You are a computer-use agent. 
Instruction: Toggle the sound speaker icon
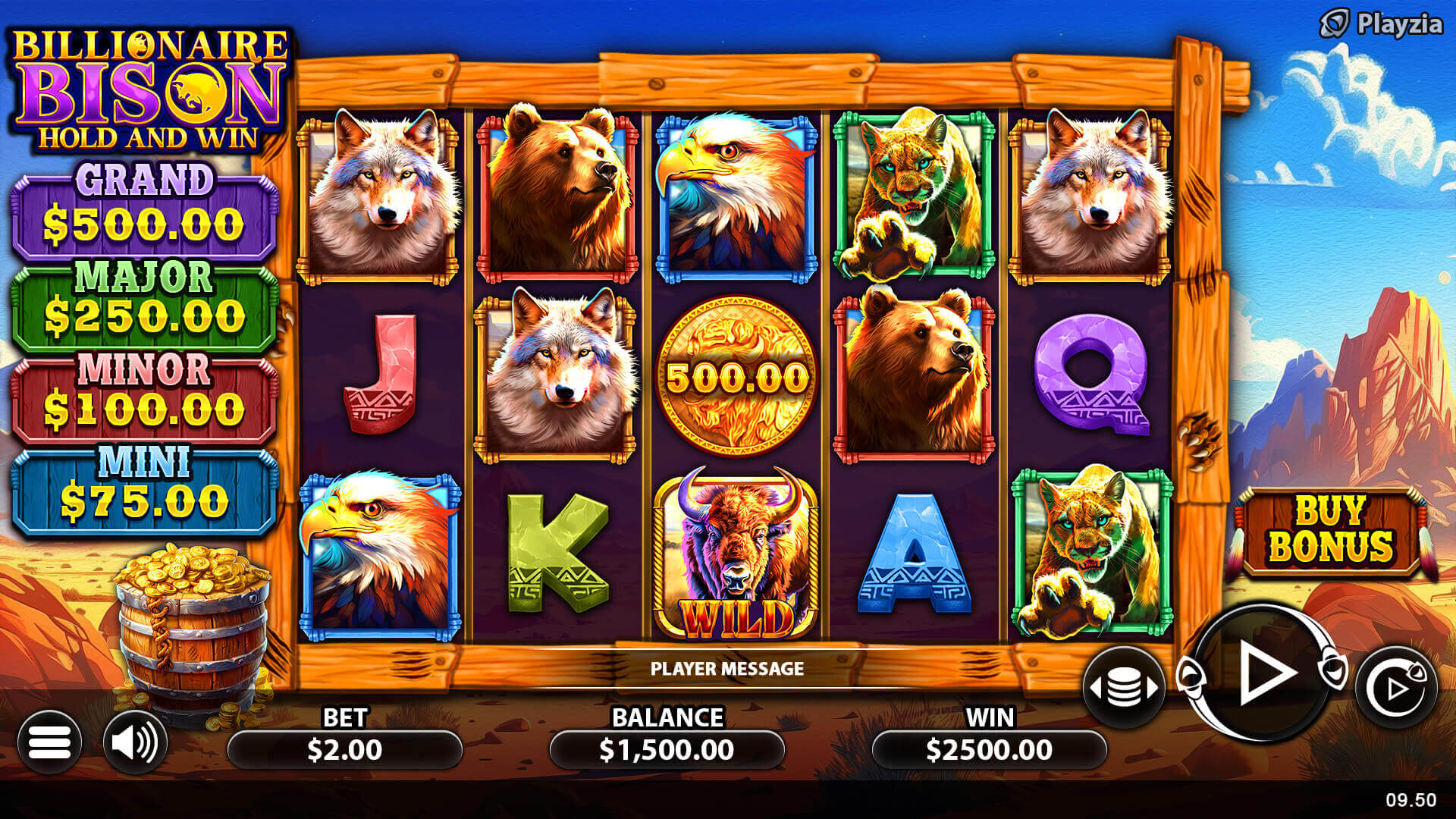pos(135,742)
